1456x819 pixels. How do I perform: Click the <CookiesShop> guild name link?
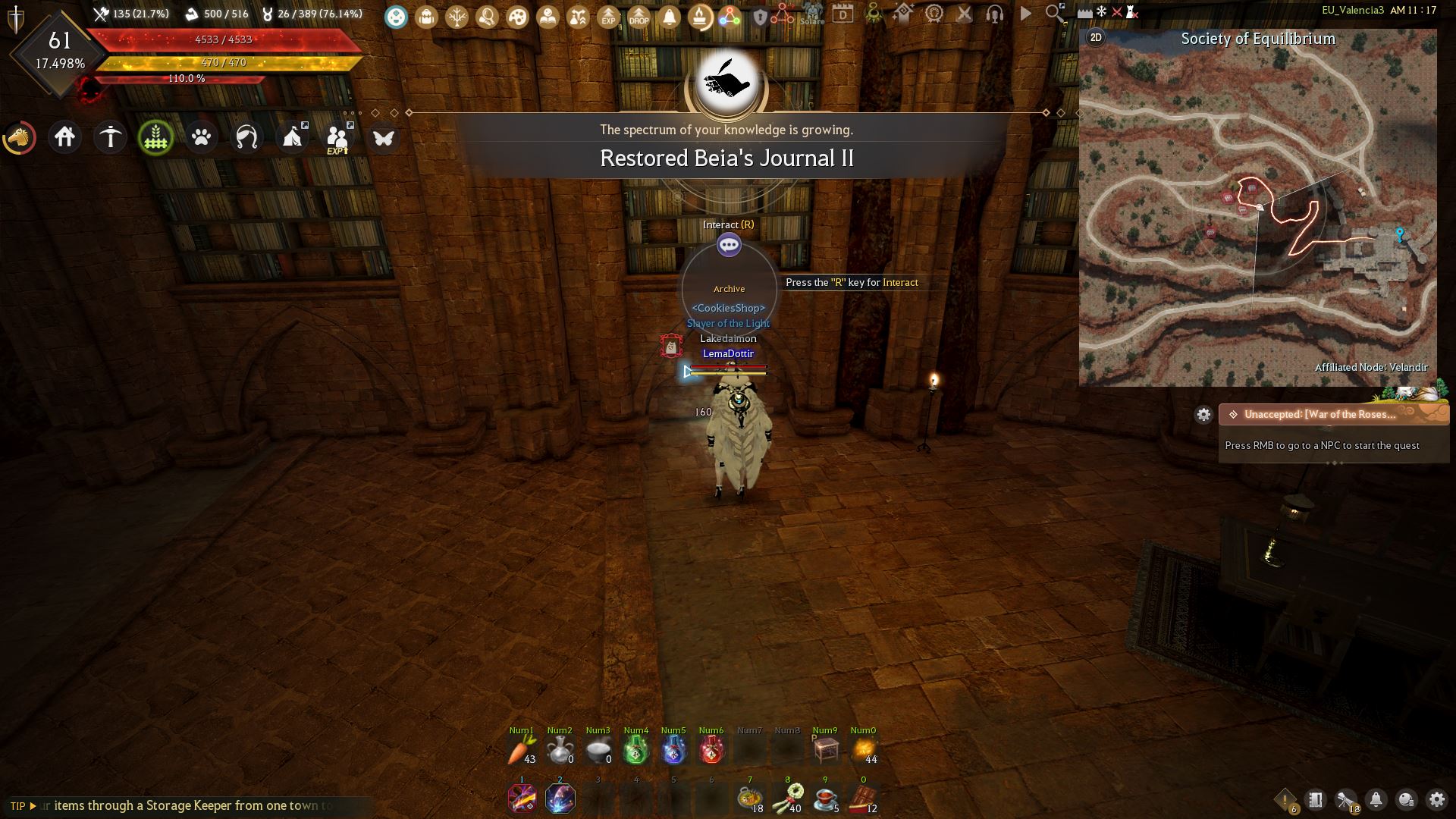728,309
